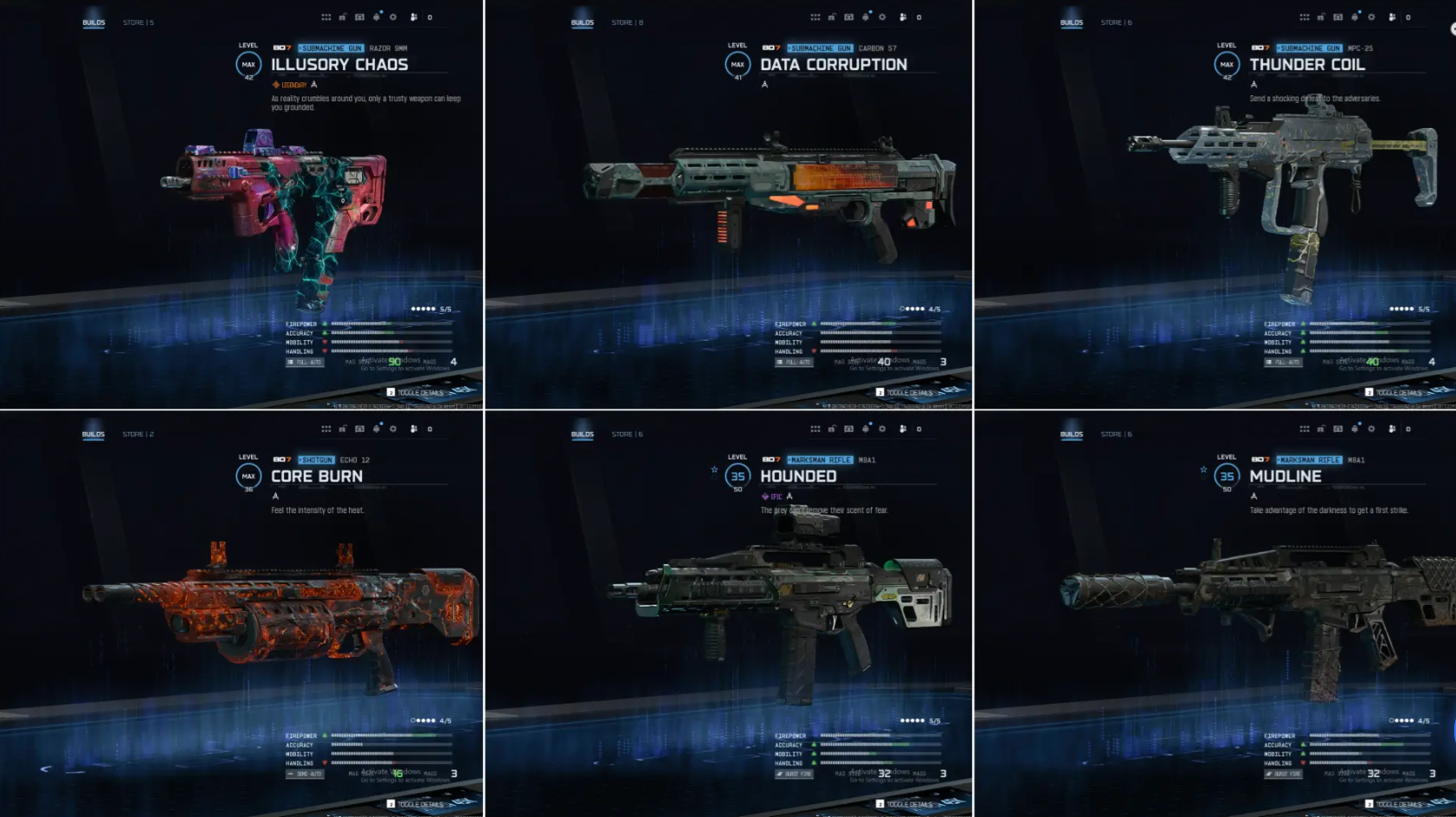Click the theater/replay screen icon

(359, 16)
